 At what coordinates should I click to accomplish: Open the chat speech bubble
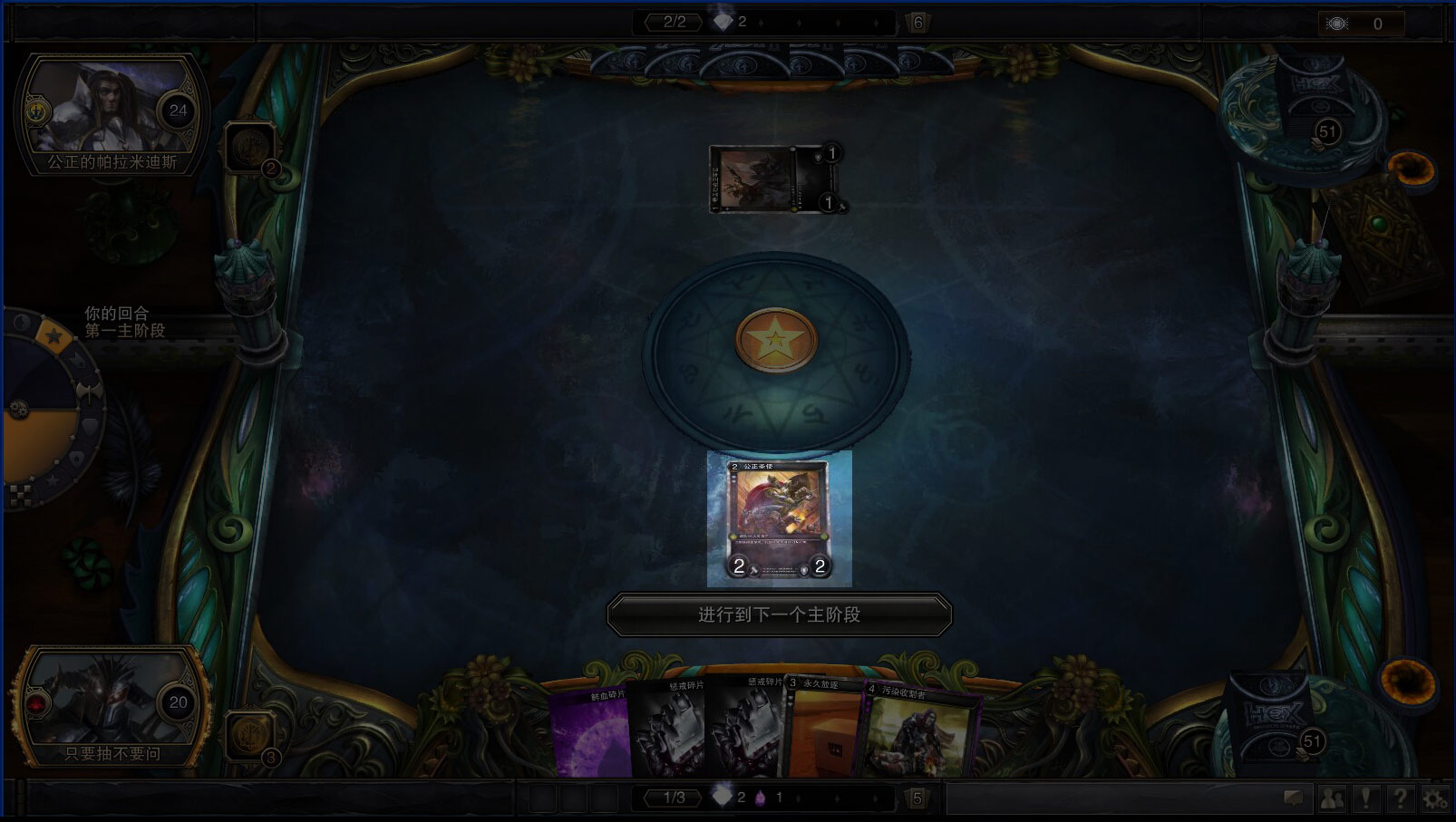[1294, 798]
